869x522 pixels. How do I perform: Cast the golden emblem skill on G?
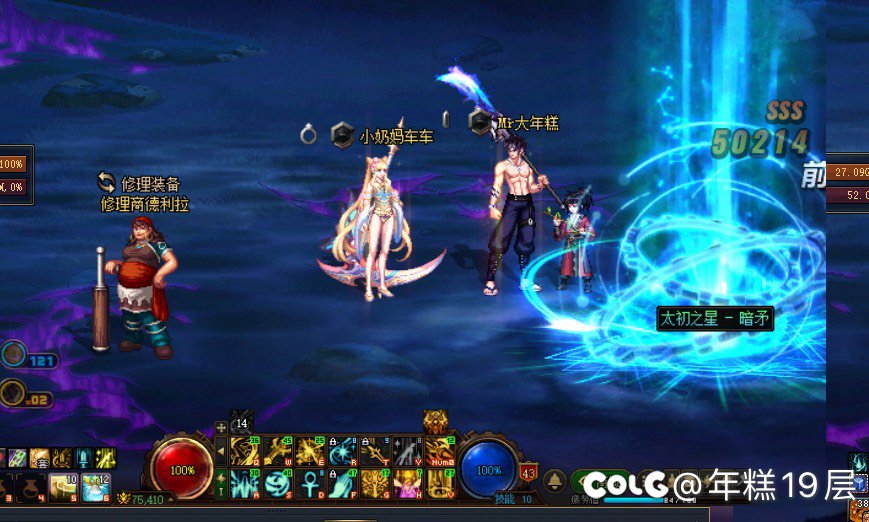[x=375, y=484]
